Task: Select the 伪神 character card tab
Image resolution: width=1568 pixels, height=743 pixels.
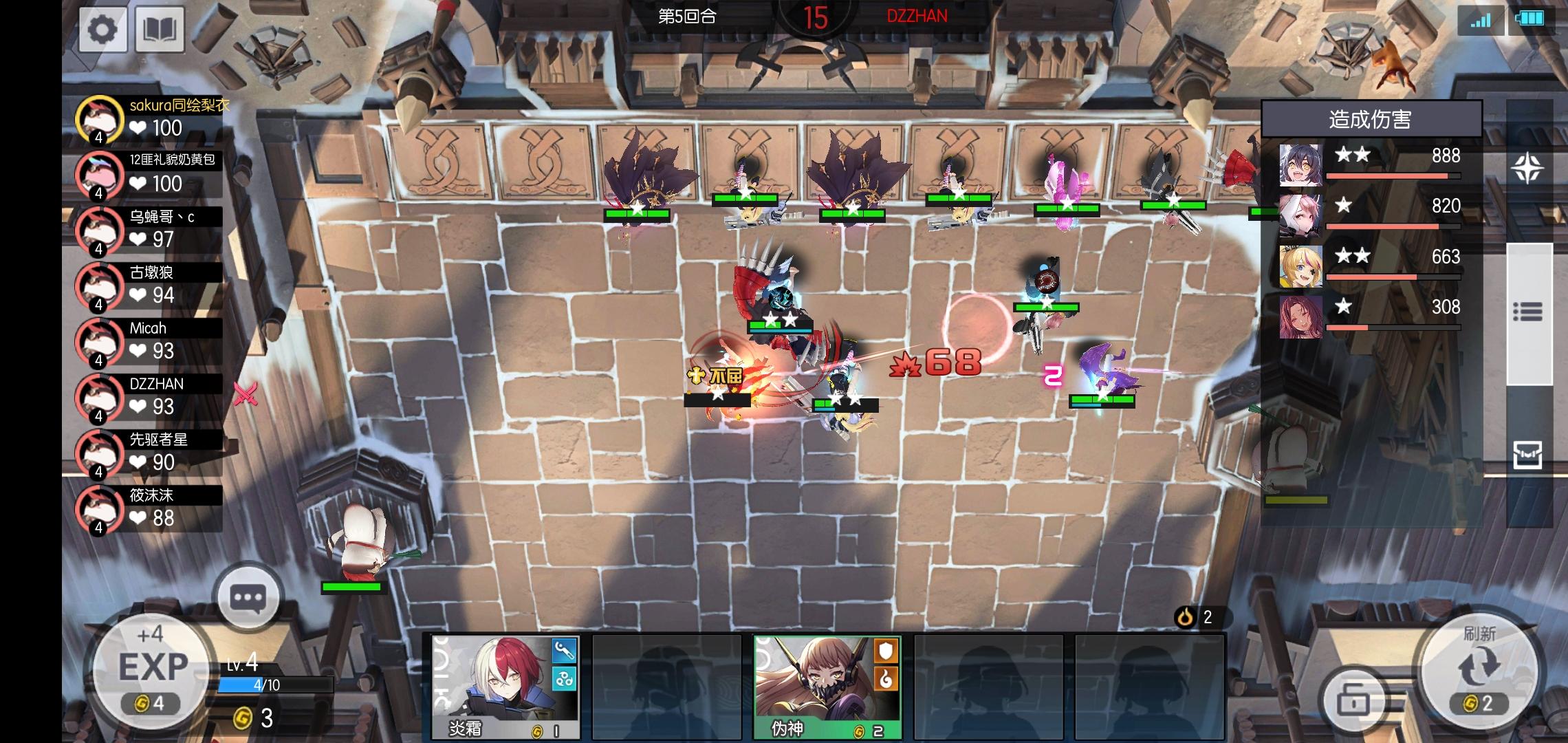Action: [812, 688]
